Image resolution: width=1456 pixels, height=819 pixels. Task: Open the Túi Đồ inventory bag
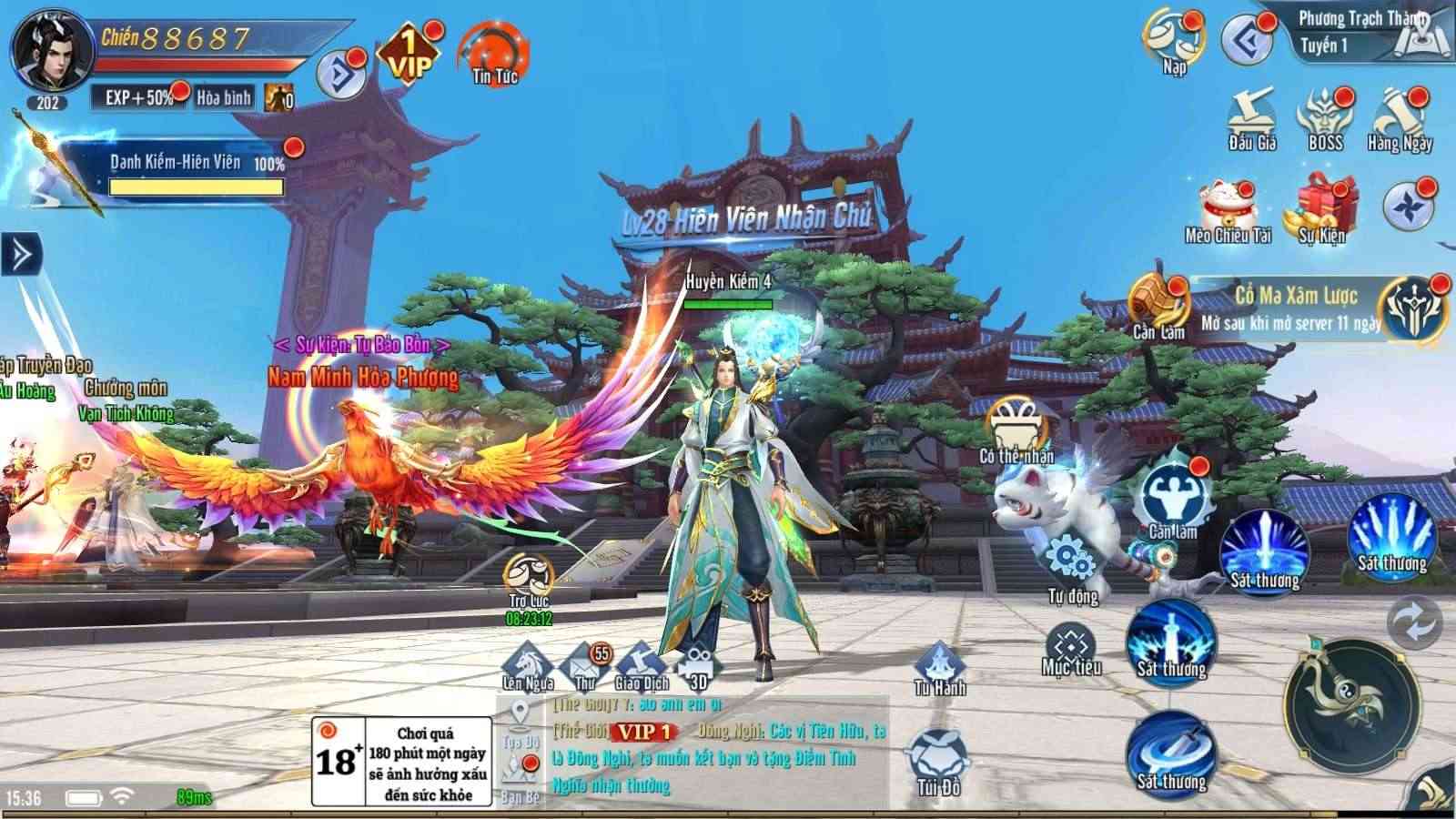tap(938, 755)
